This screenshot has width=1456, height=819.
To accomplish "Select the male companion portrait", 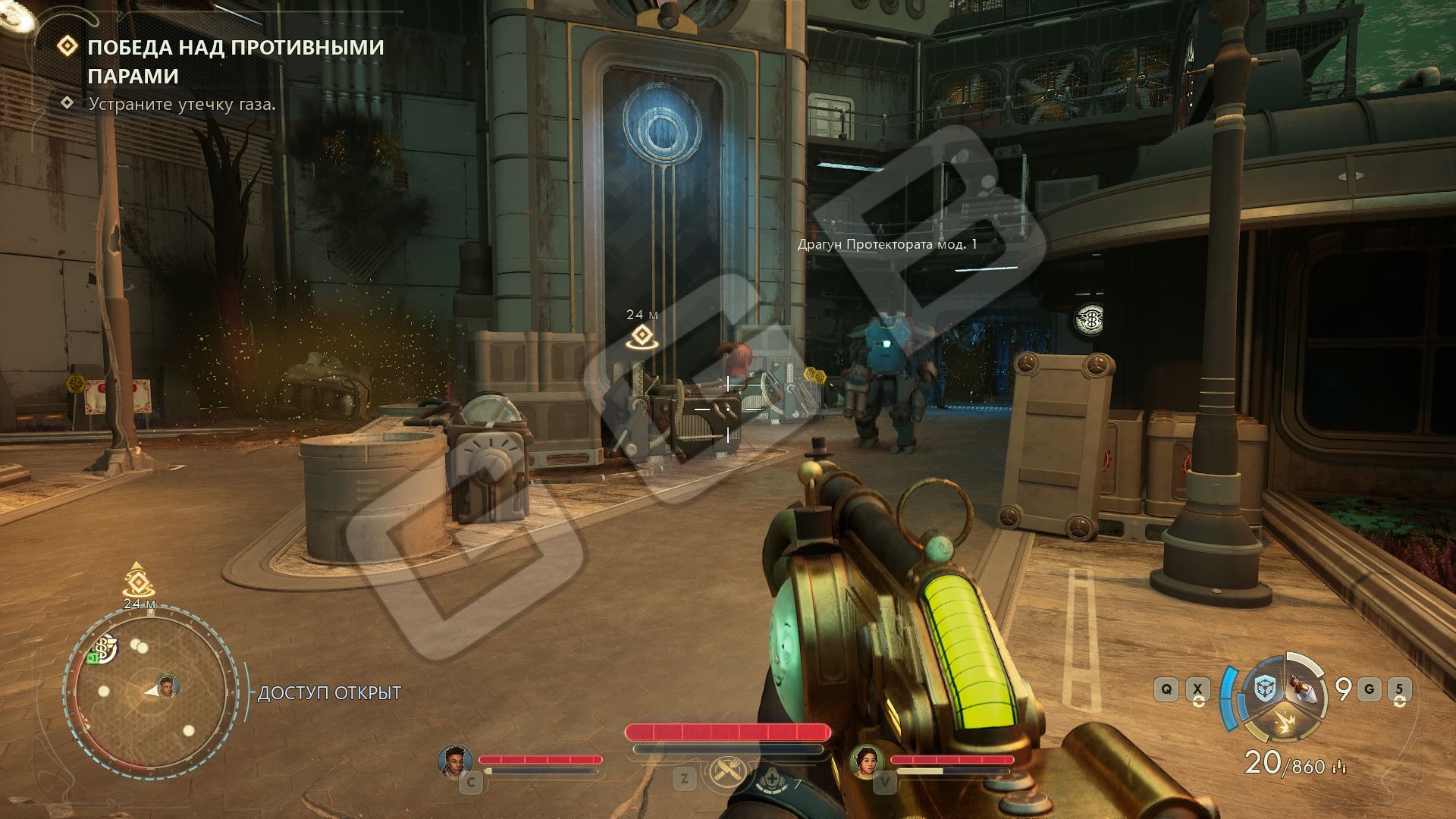I will click(455, 761).
